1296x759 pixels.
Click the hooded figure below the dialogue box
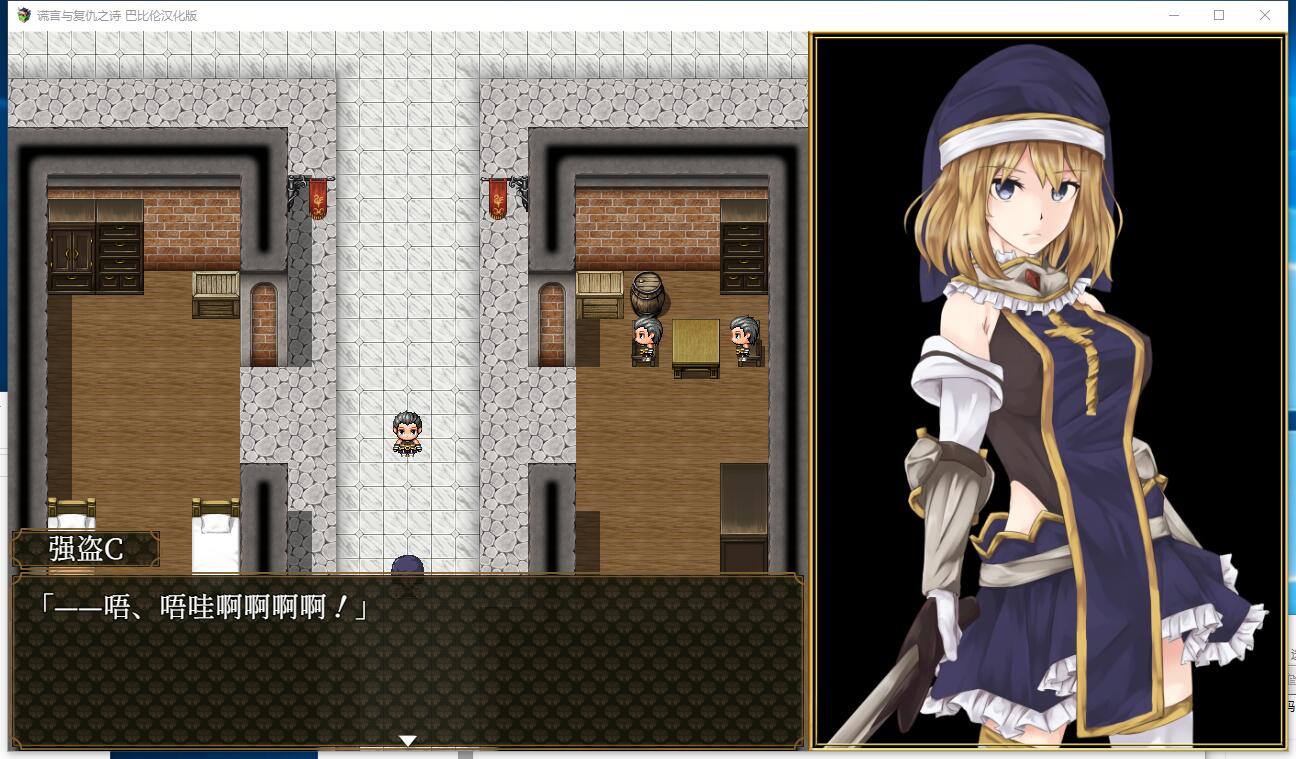point(408,567)
